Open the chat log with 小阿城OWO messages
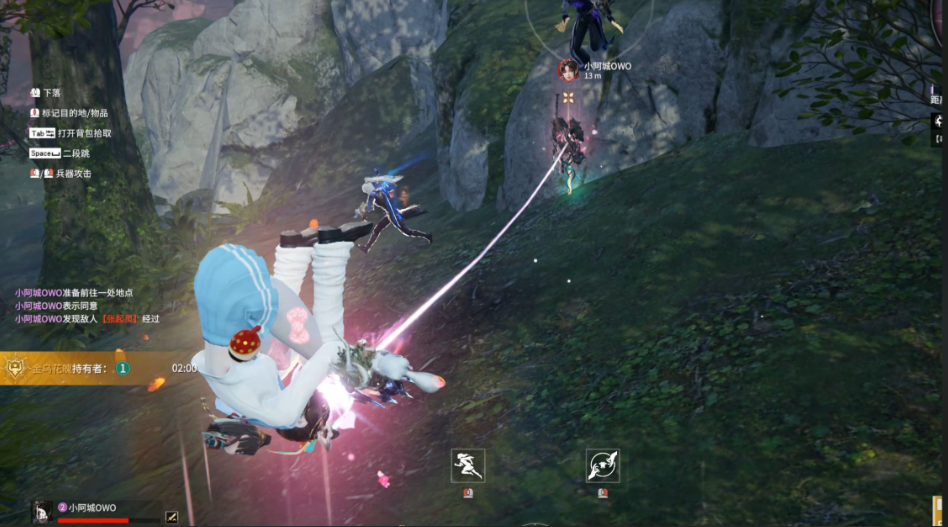This screenshot has width=948, height=527. (x=87, y=305)
